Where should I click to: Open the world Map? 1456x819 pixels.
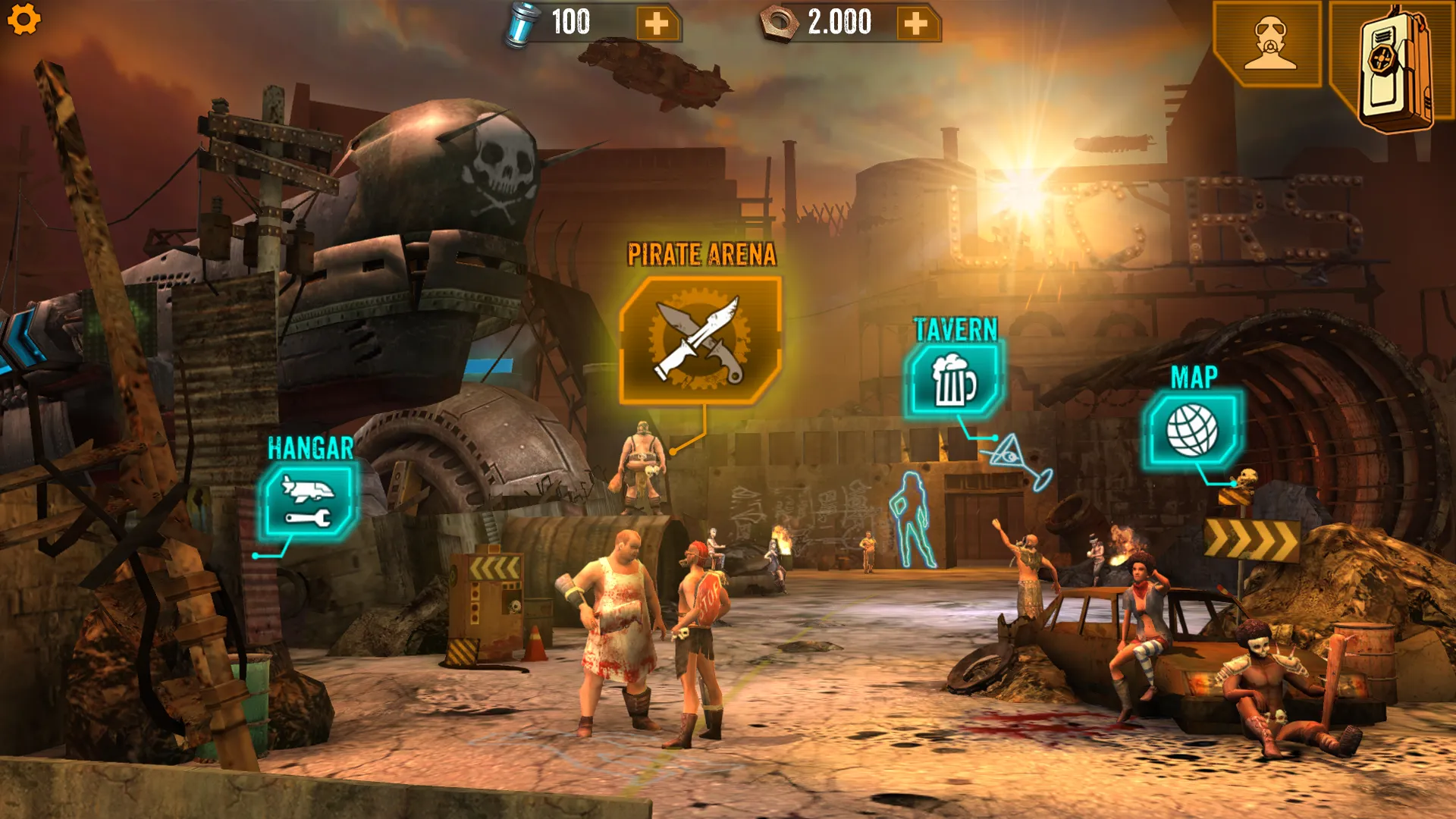[x=1191, y=430]
